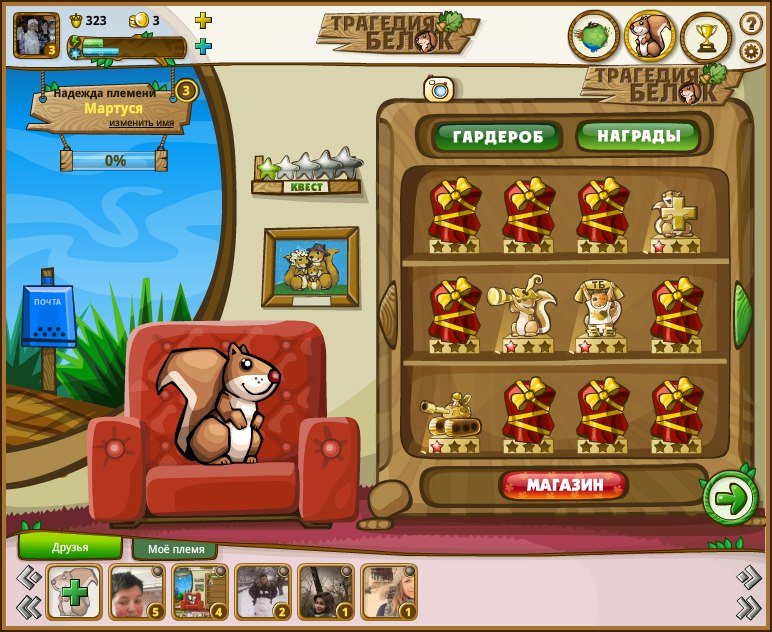Click the teal plus energy button

[203, 46]
